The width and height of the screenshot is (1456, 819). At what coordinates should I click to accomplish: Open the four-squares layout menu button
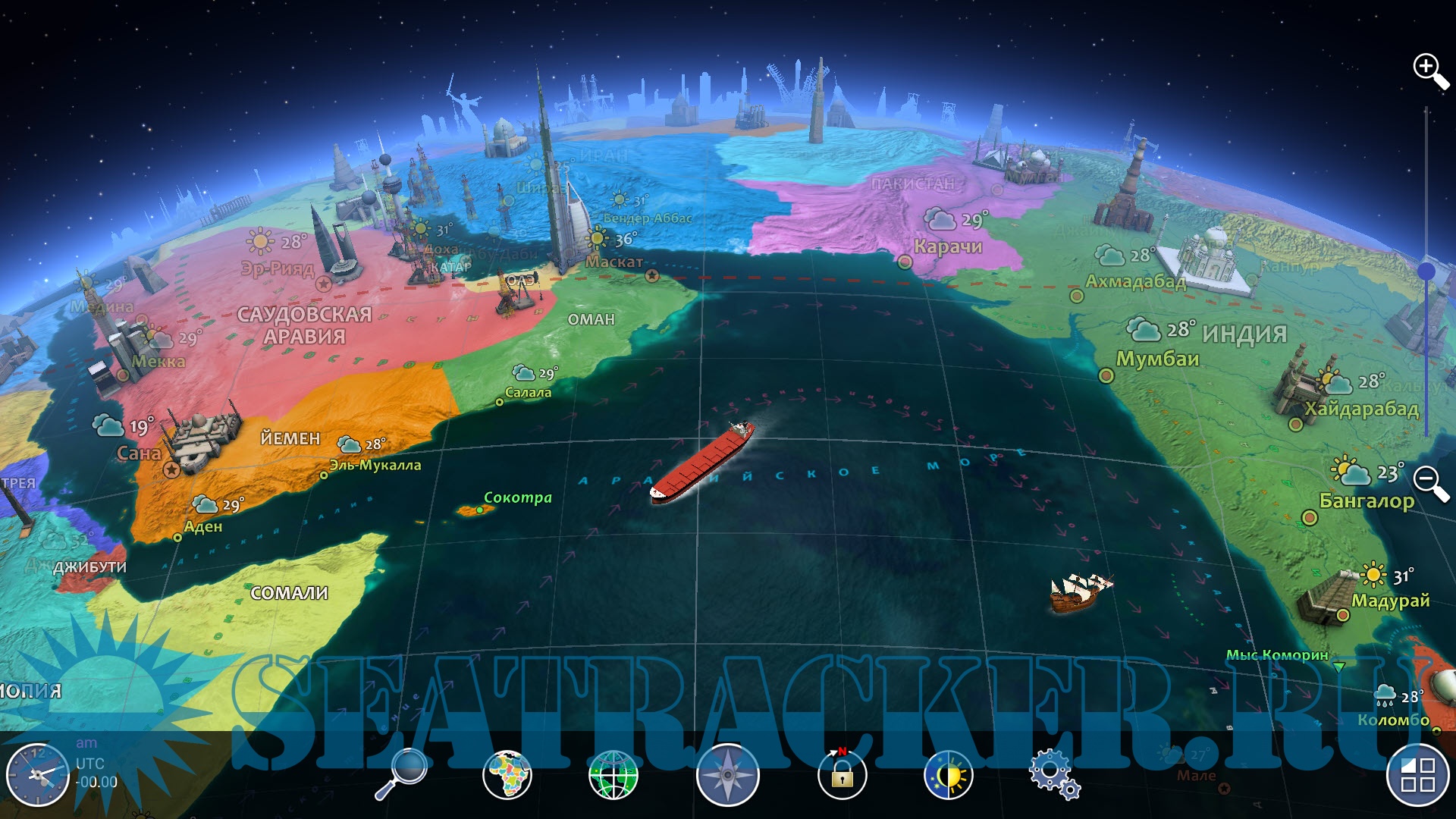pyautogui.click(x=1417, y=775)
